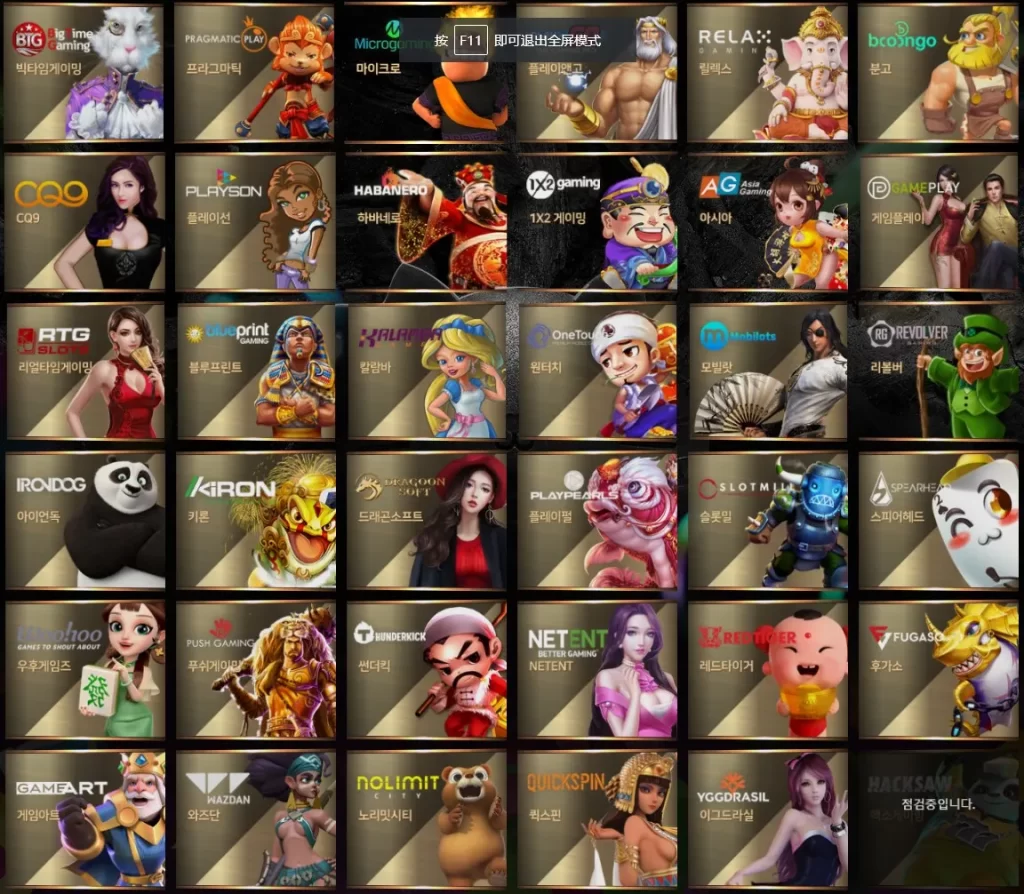Open the Dragoon Soft provider tile
1024x894 pixels.
(426, 520)
